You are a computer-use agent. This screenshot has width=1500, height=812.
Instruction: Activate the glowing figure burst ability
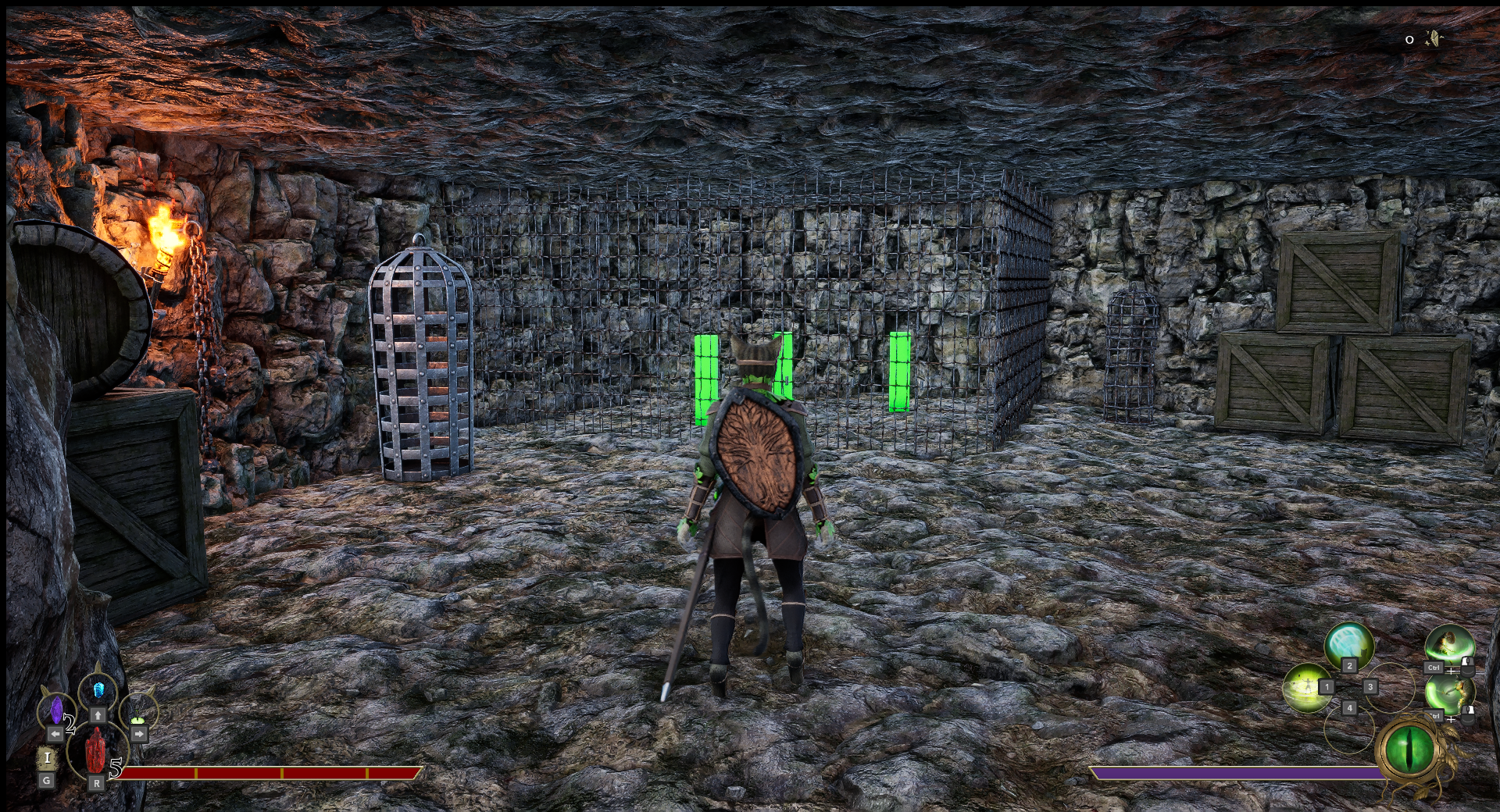pos(1306,687)
